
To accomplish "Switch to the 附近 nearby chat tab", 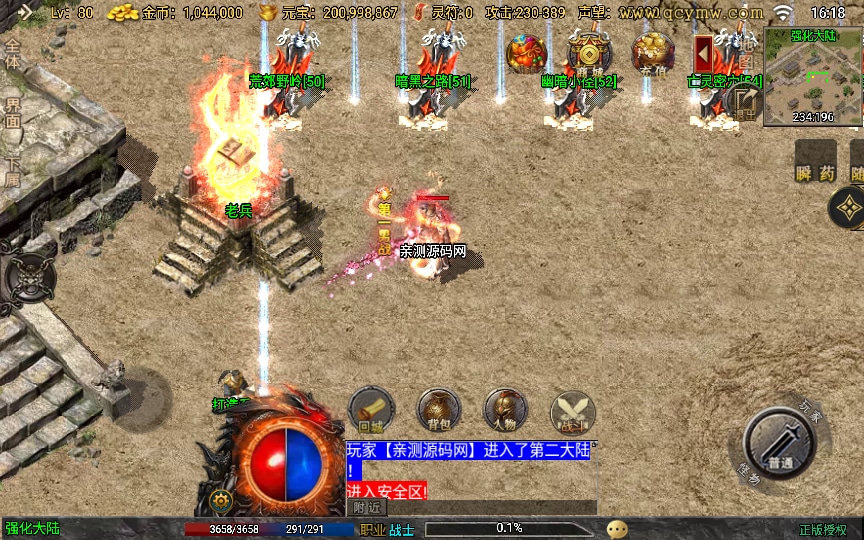I will [369, 508].
